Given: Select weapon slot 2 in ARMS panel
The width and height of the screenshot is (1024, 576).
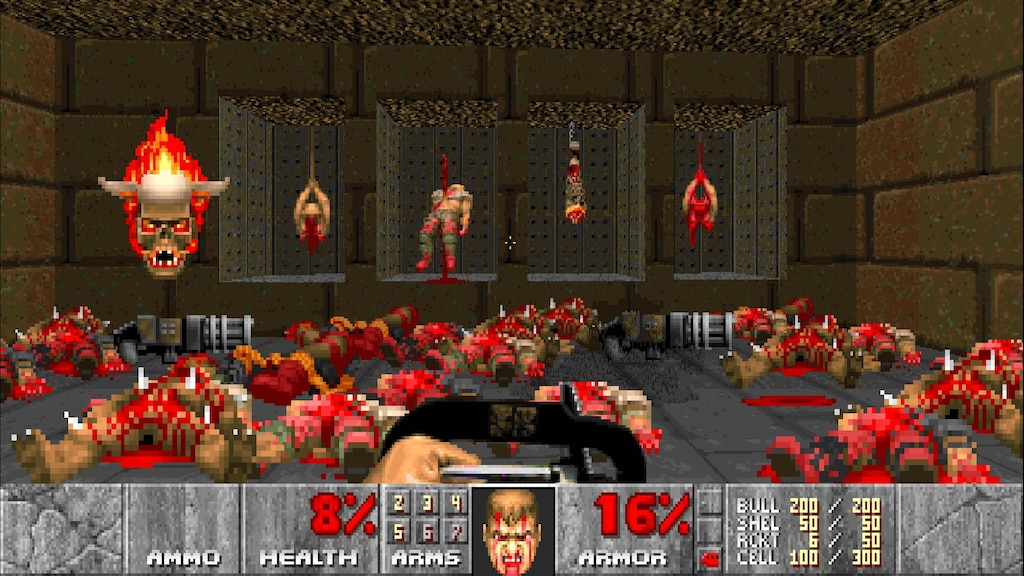Looking at the screenshot, I should click(x=398, y=502).
